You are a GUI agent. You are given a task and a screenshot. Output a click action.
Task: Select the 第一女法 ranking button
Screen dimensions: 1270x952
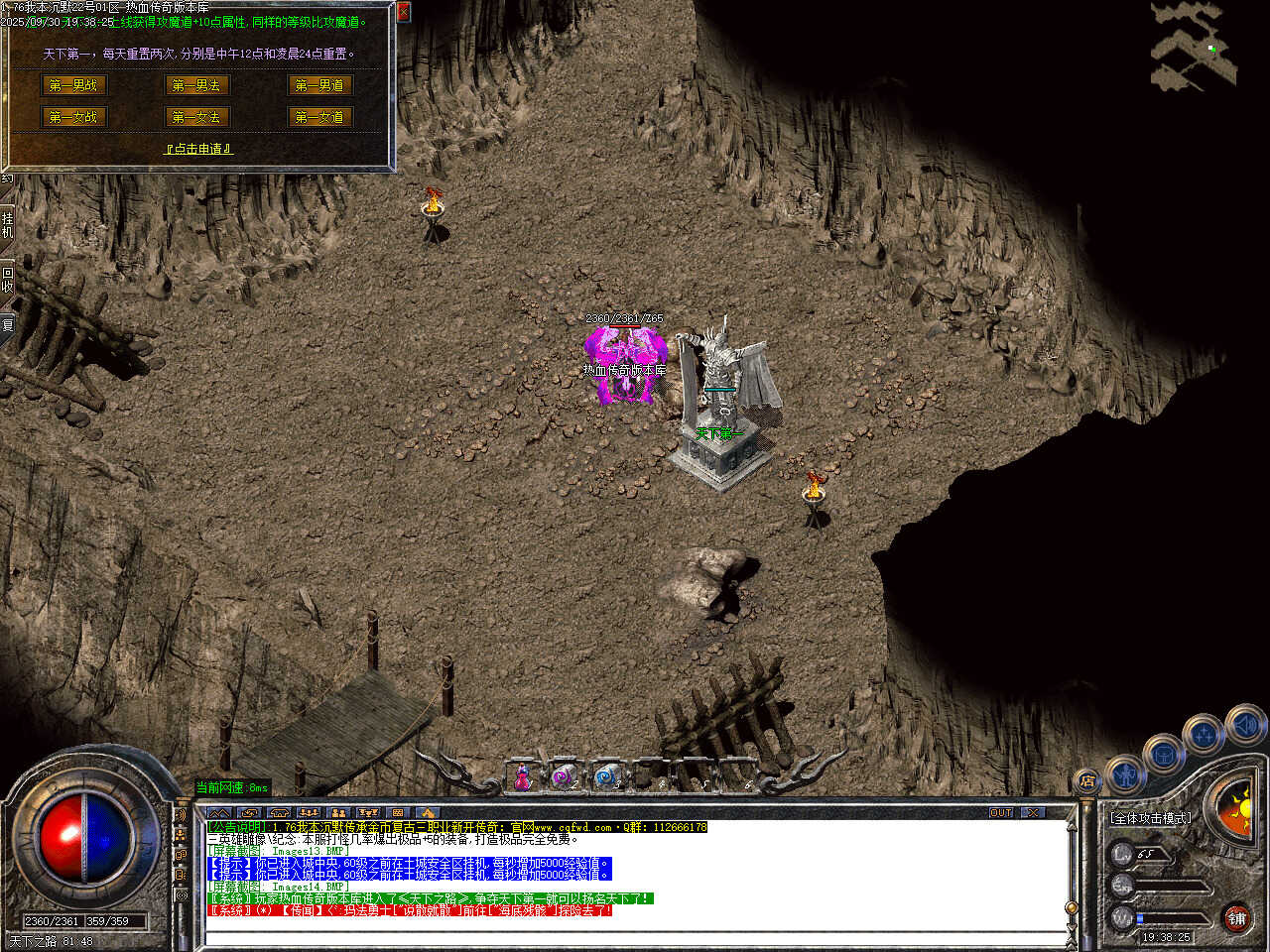pos(196,117)
